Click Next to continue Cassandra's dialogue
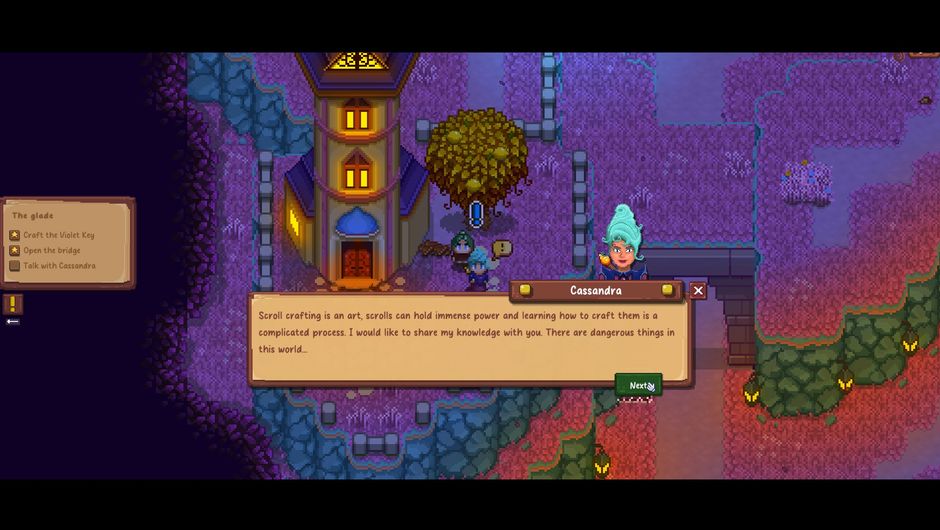Screen dimensions: 940x530 (x=638, y=385)
